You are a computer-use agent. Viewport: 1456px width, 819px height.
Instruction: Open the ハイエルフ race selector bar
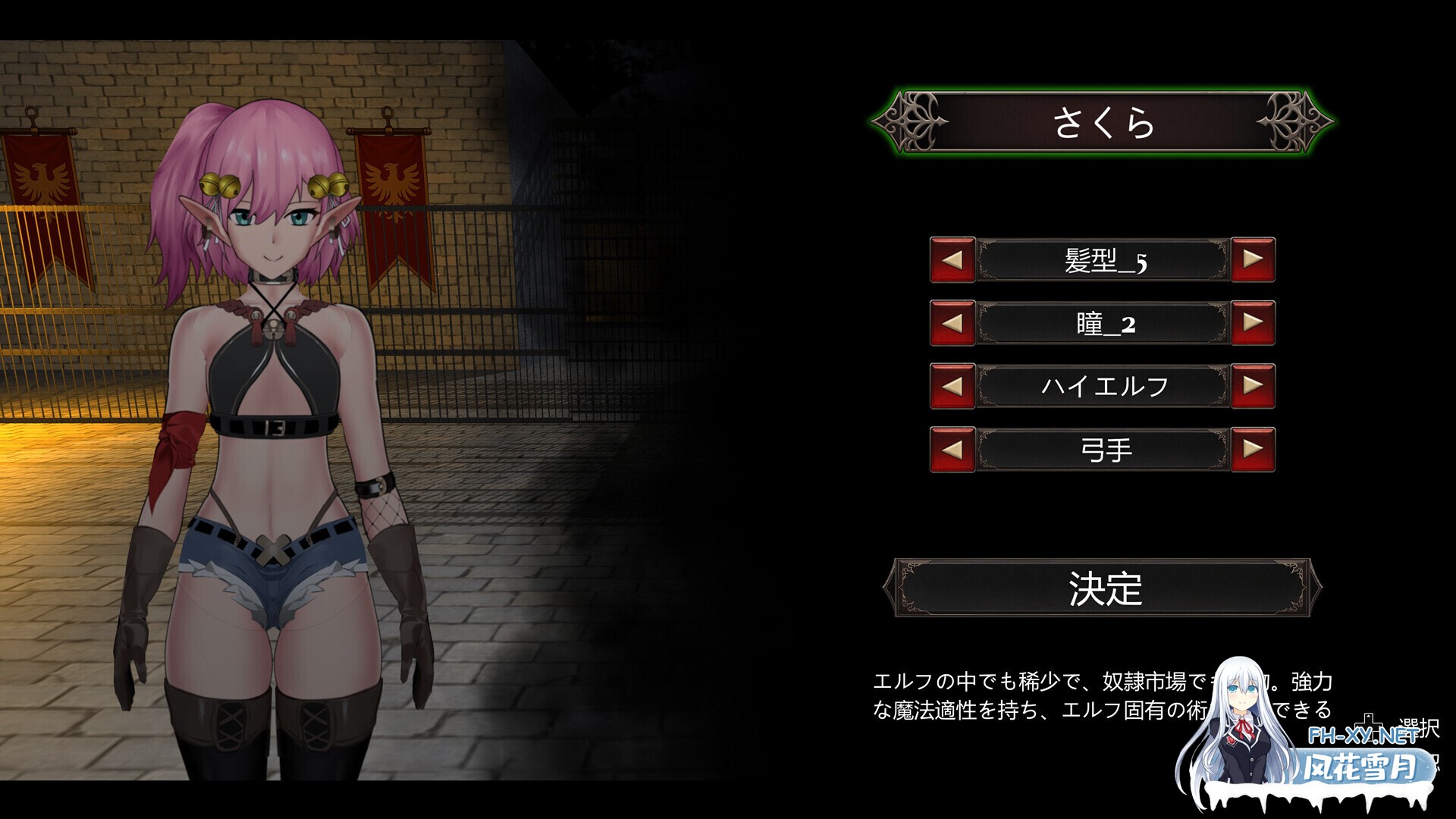pyautogui.click(x=1102, y=385)
